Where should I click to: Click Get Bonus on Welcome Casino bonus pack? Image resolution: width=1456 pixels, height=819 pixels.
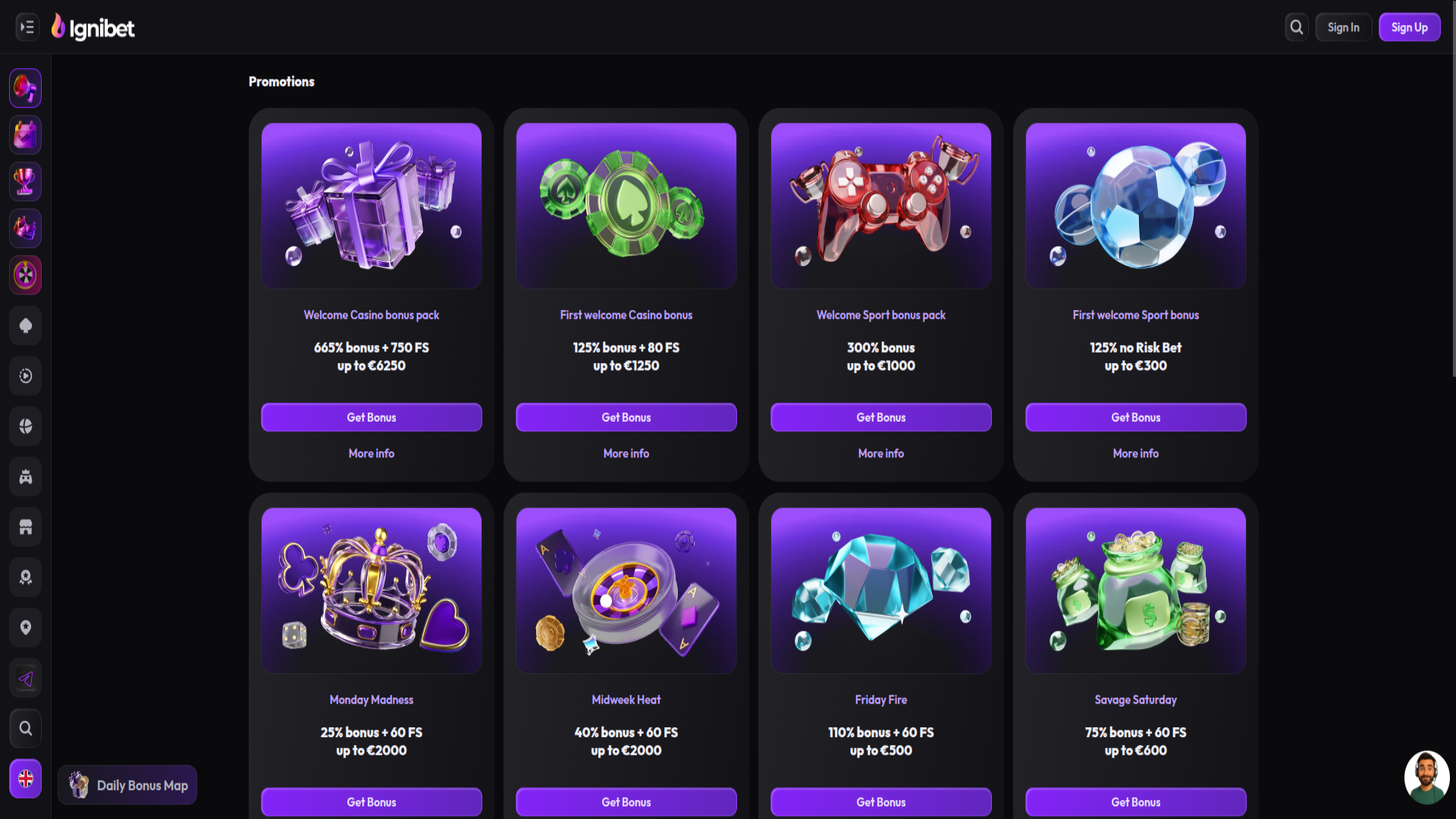(x=371, y=417)
